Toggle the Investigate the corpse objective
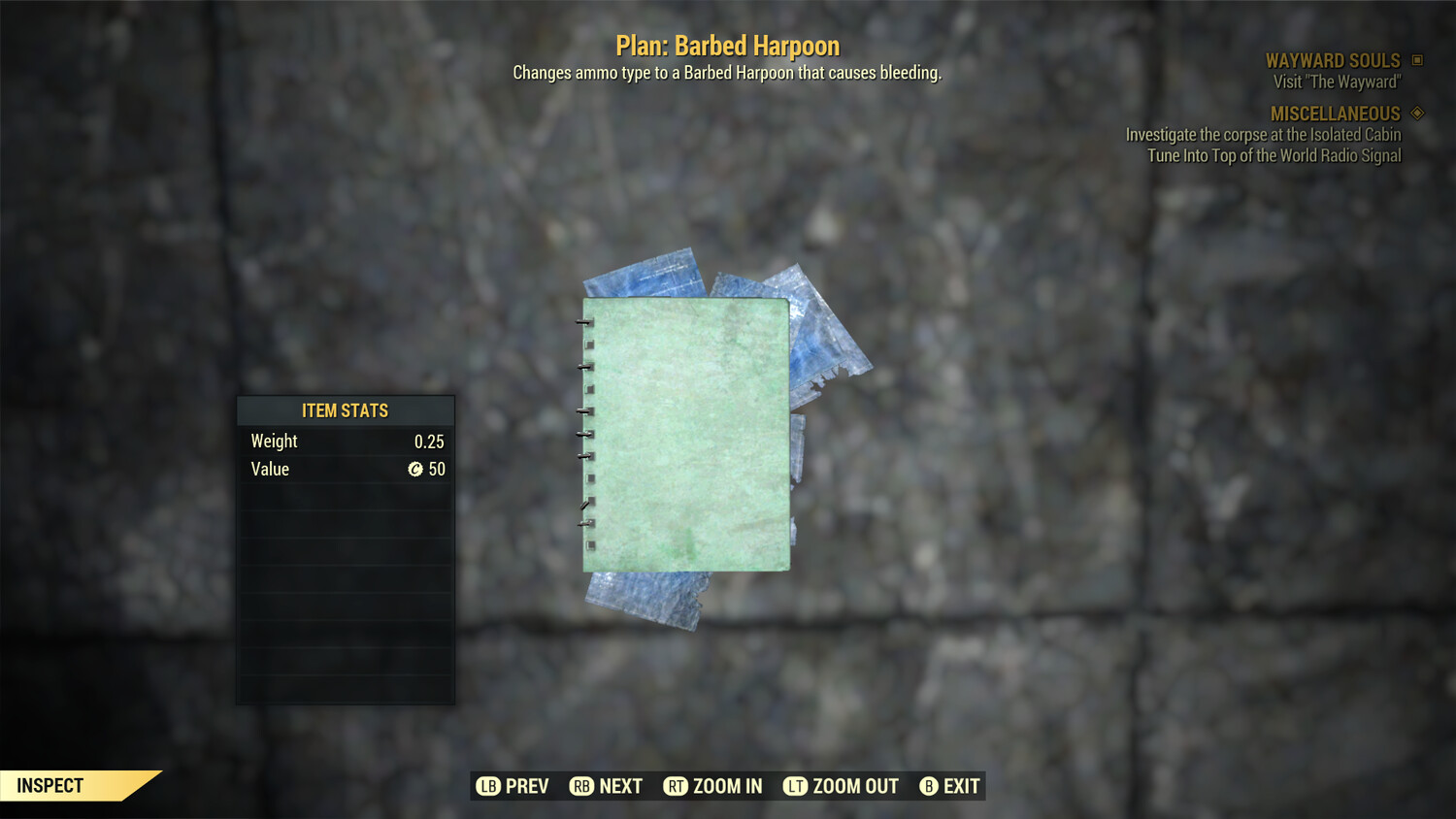Screen dimensions: 1456x819 pyautogui.click(x=1262, y=135)
